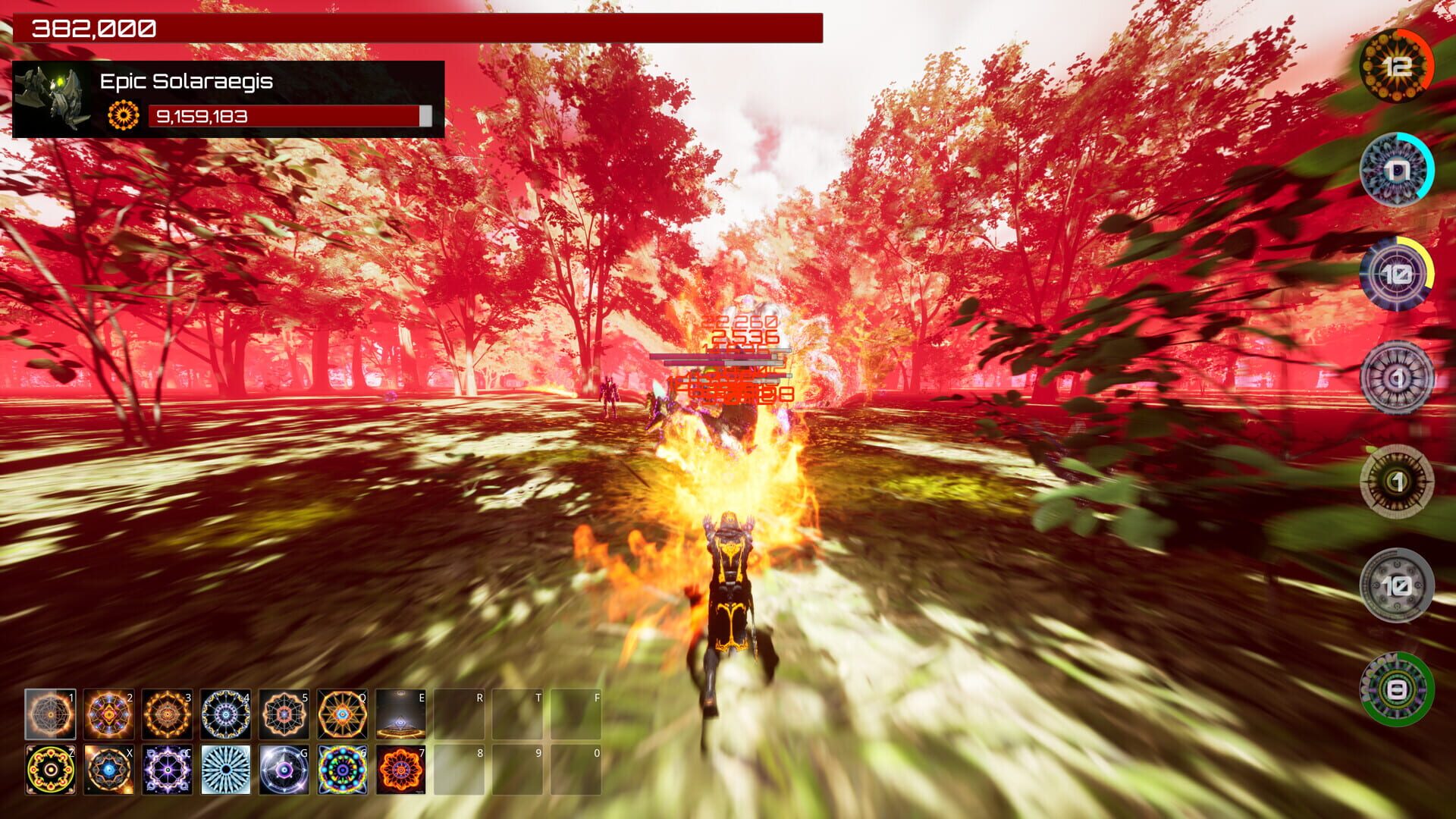Click the yellow-ringed cooldown showing 10
This screenshot has width=1456, height=819.
tap(1396, 273)
